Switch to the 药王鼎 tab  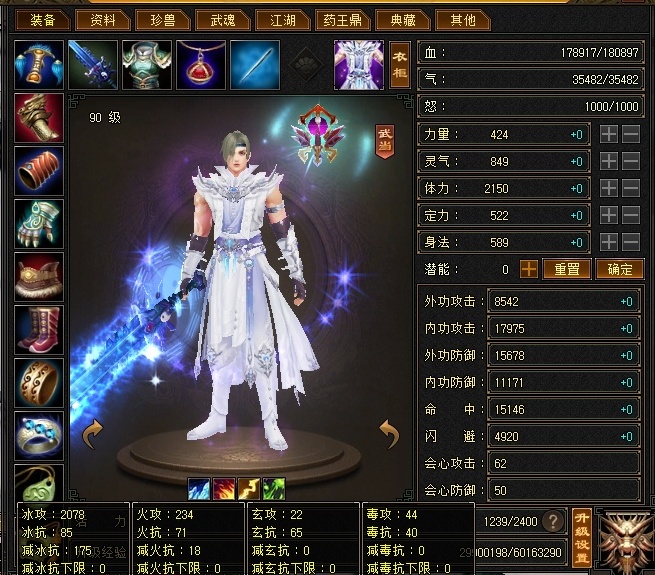tap(343, 19)
